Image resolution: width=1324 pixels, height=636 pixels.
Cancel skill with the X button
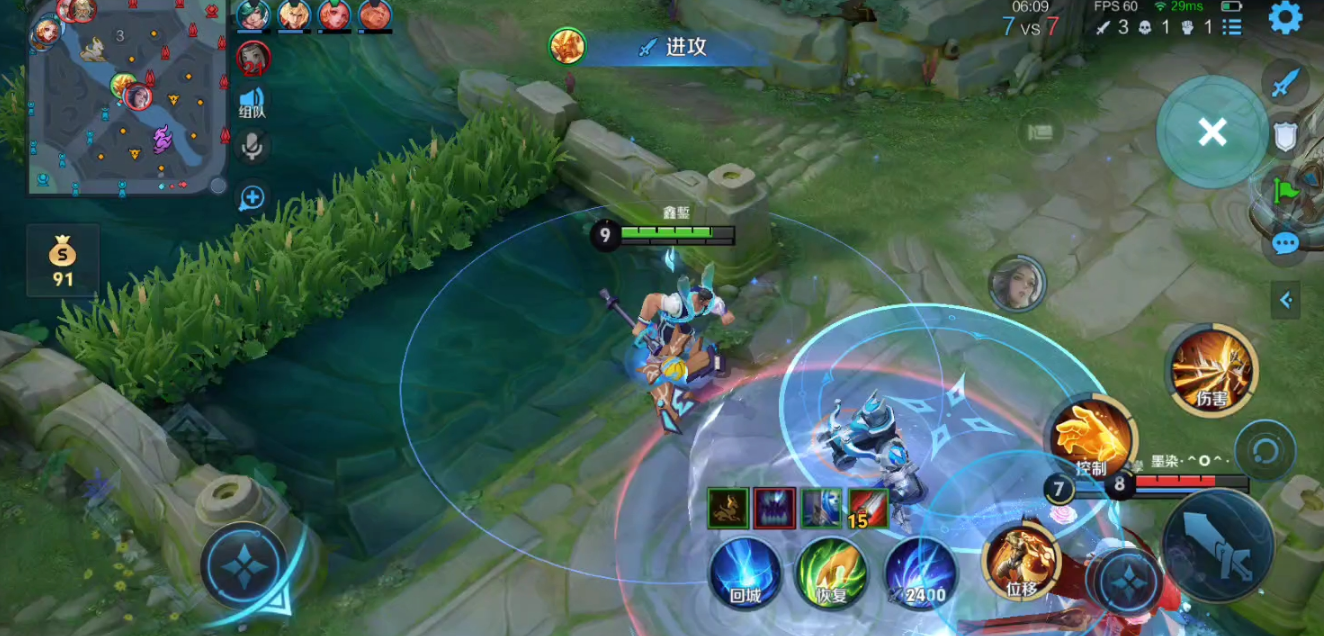pos(1212,132)
